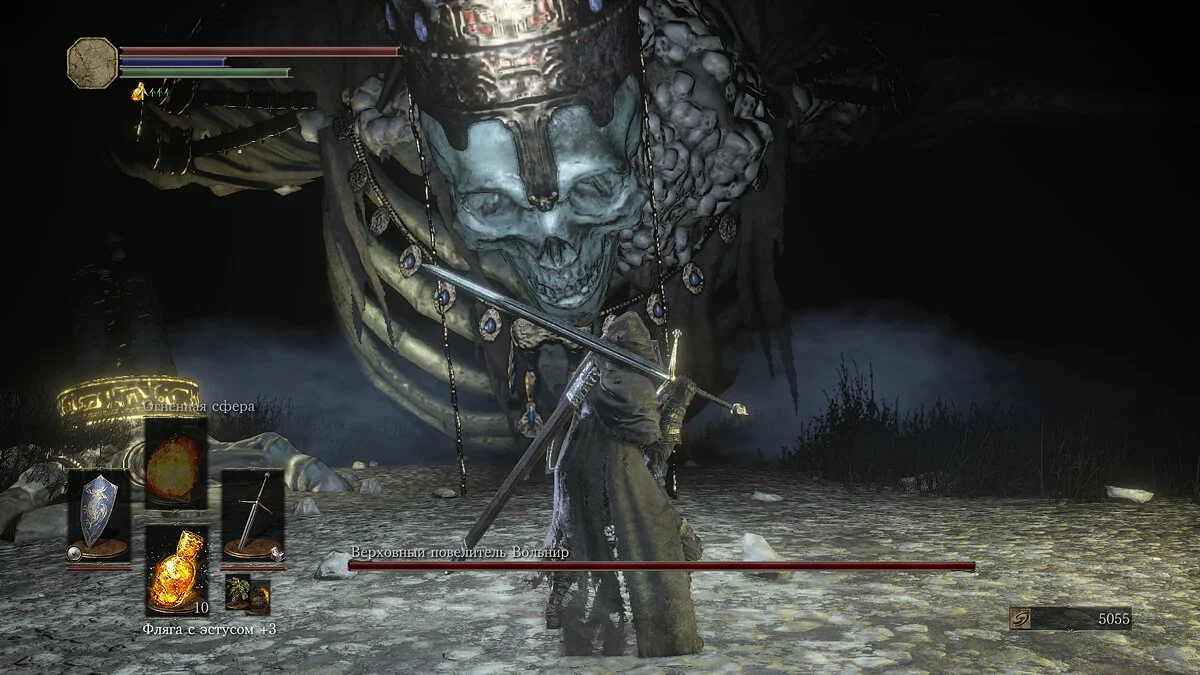This screenshot has width=1200, height=675.
Task: Click the flame buff status icon
Action: [x=139, y=92]
